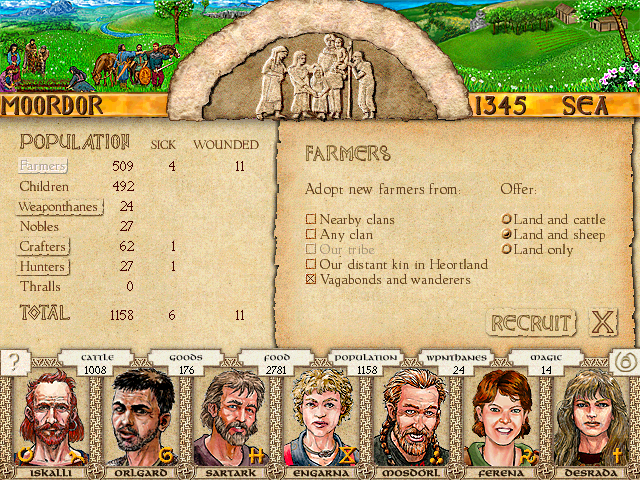Viewport: 640px width, 480px height.
Task: Choose the Land only offer
Action: (x=507, y=250)
